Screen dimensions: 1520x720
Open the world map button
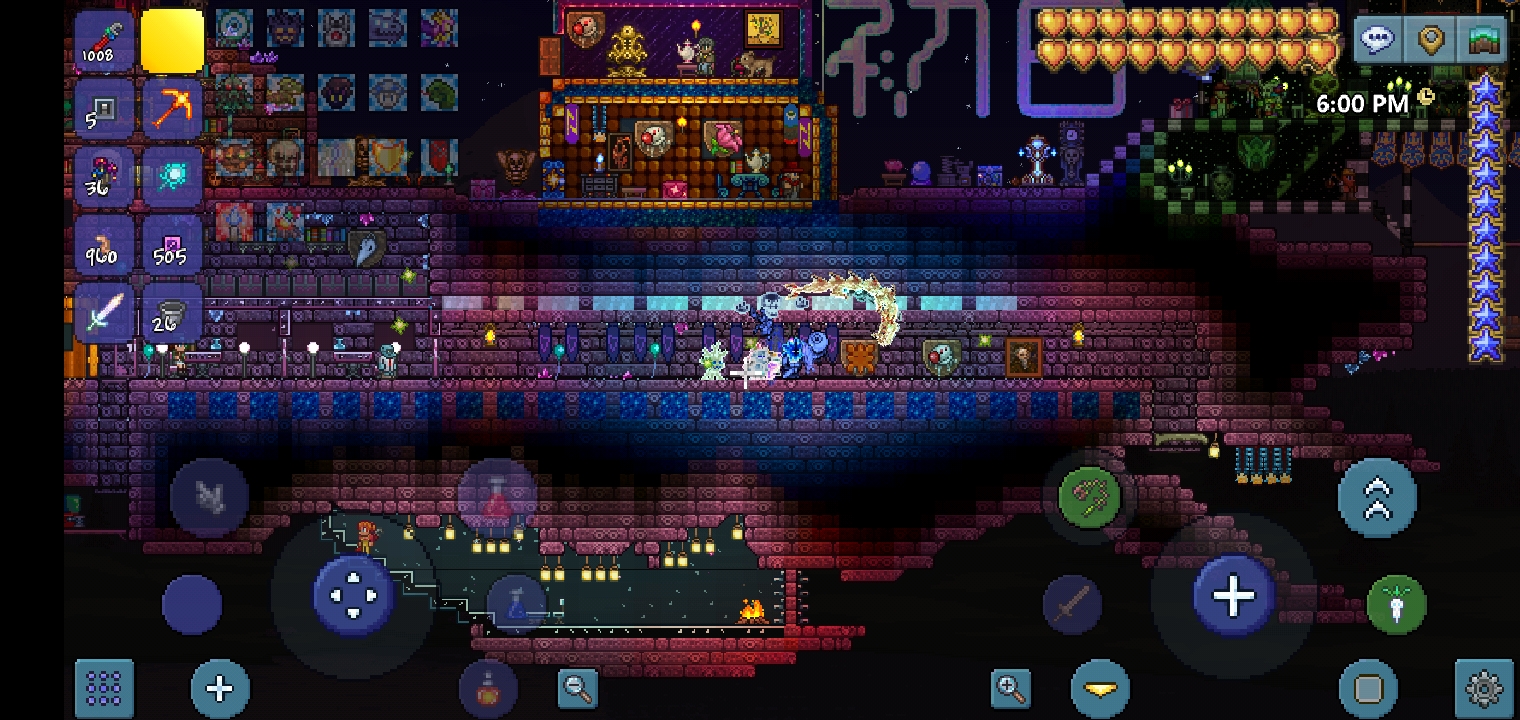1484,40
